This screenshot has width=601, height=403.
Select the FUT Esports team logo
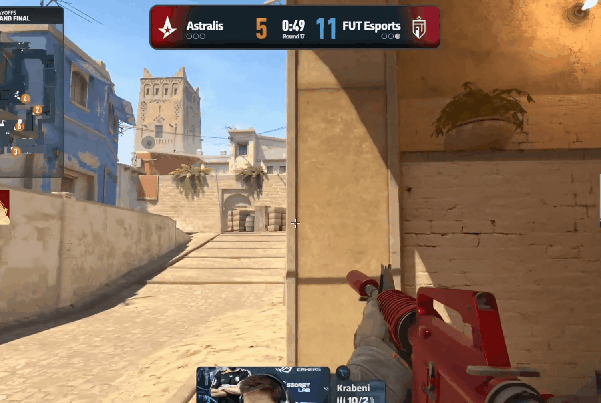tap(420, 27)
